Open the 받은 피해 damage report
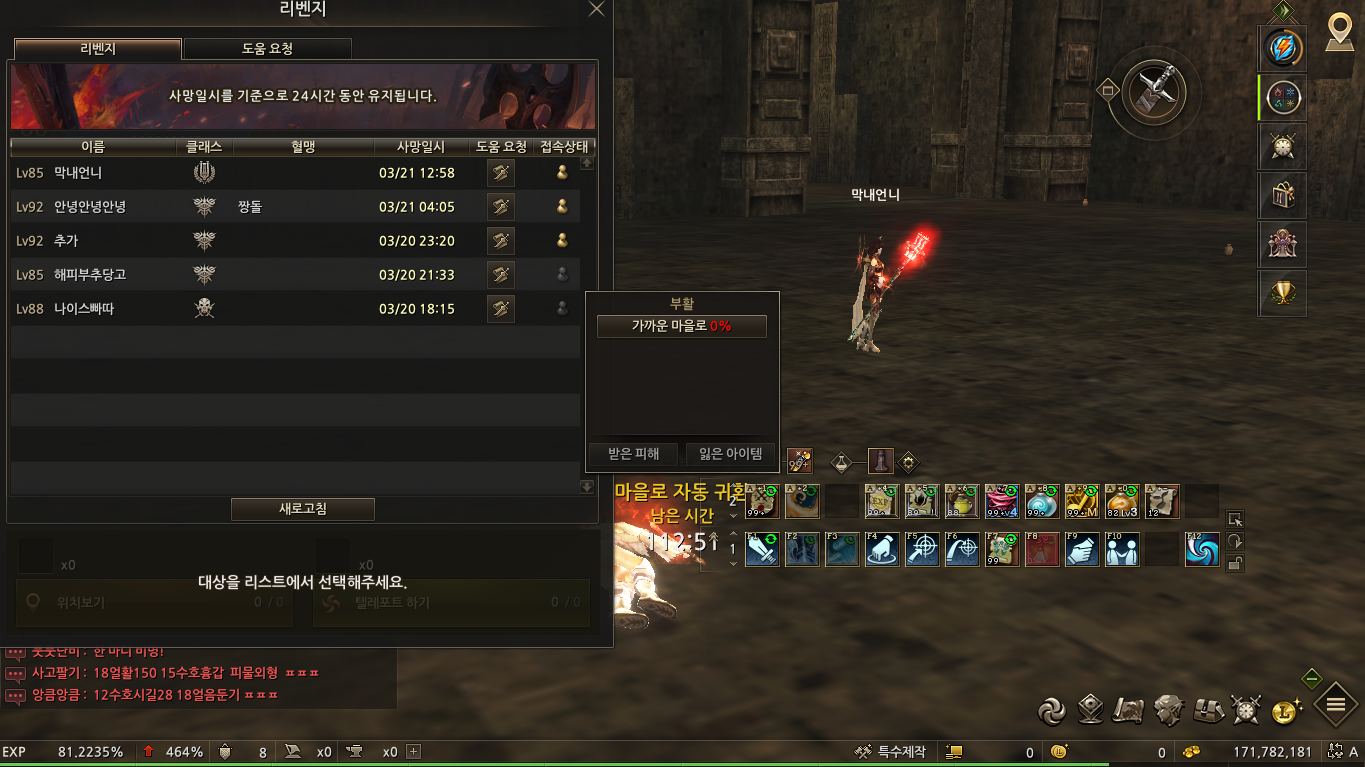 pos(634,454)
